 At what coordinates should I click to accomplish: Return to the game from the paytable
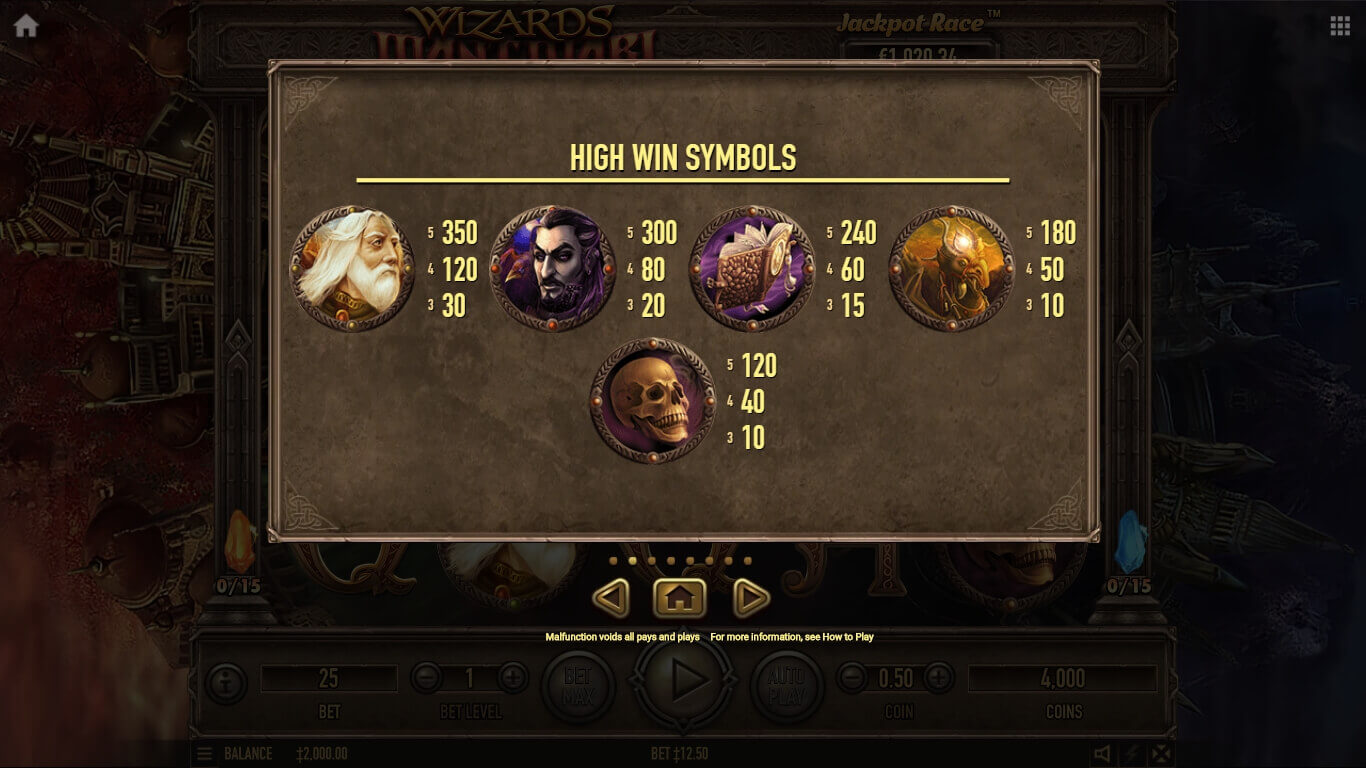(680, 598)
